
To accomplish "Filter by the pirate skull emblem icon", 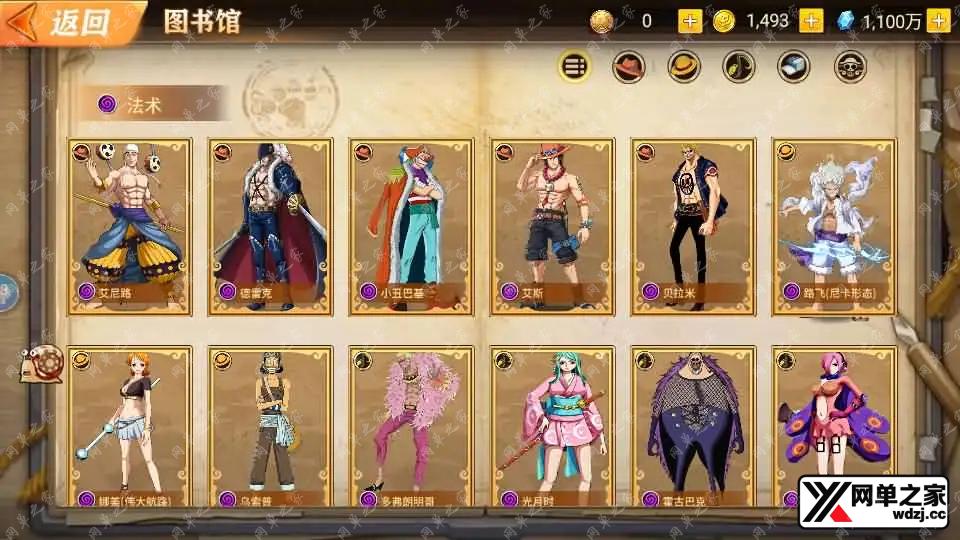I will 850,67.
